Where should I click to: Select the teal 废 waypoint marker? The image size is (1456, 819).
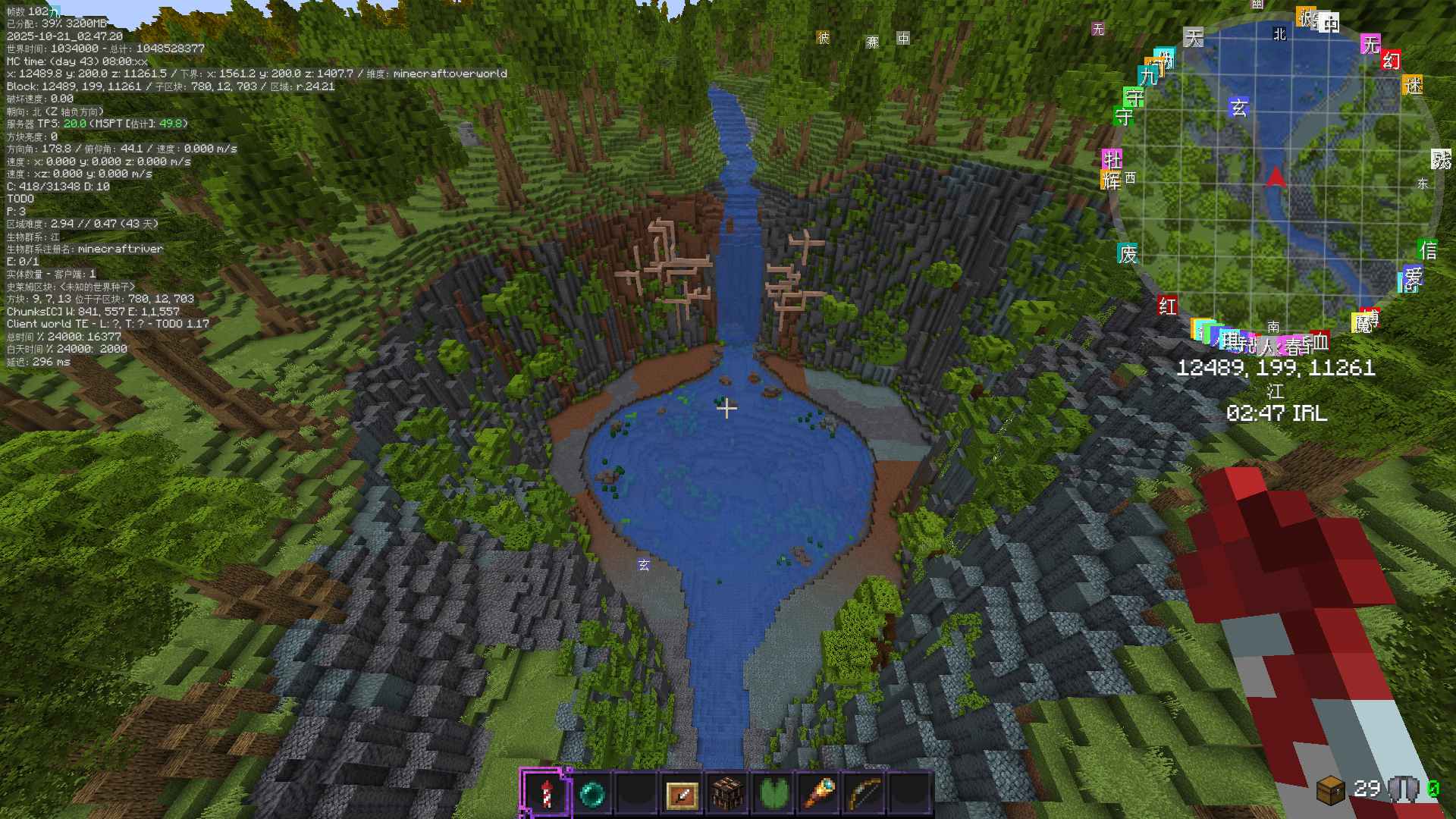tap(1128, 254)
